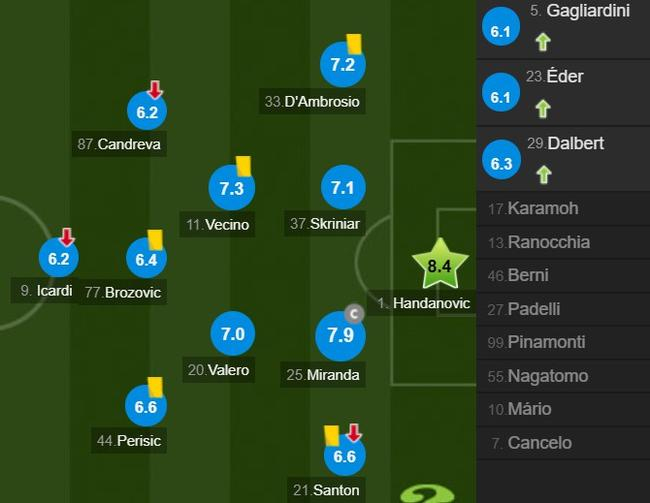Open Vecino's player rating marker
The image size is (650, 503).
232,188
